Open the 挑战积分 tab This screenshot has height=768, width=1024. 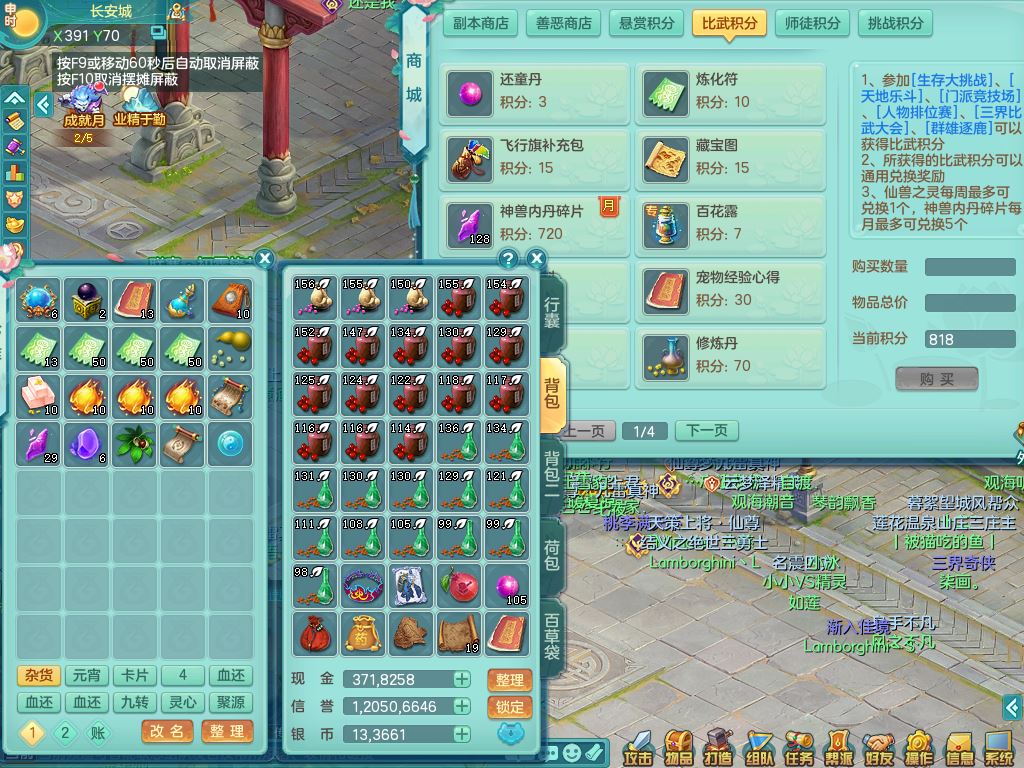coord(895,23)
